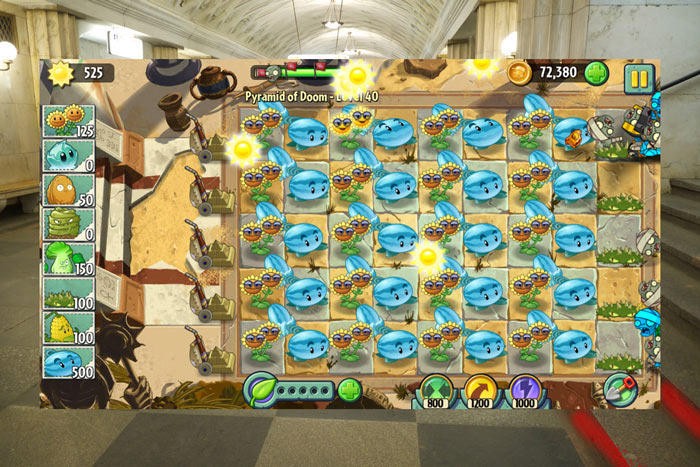700x467 pixels.
Task: Select the Winter Melon seed packet
Action: coord(68,360)
